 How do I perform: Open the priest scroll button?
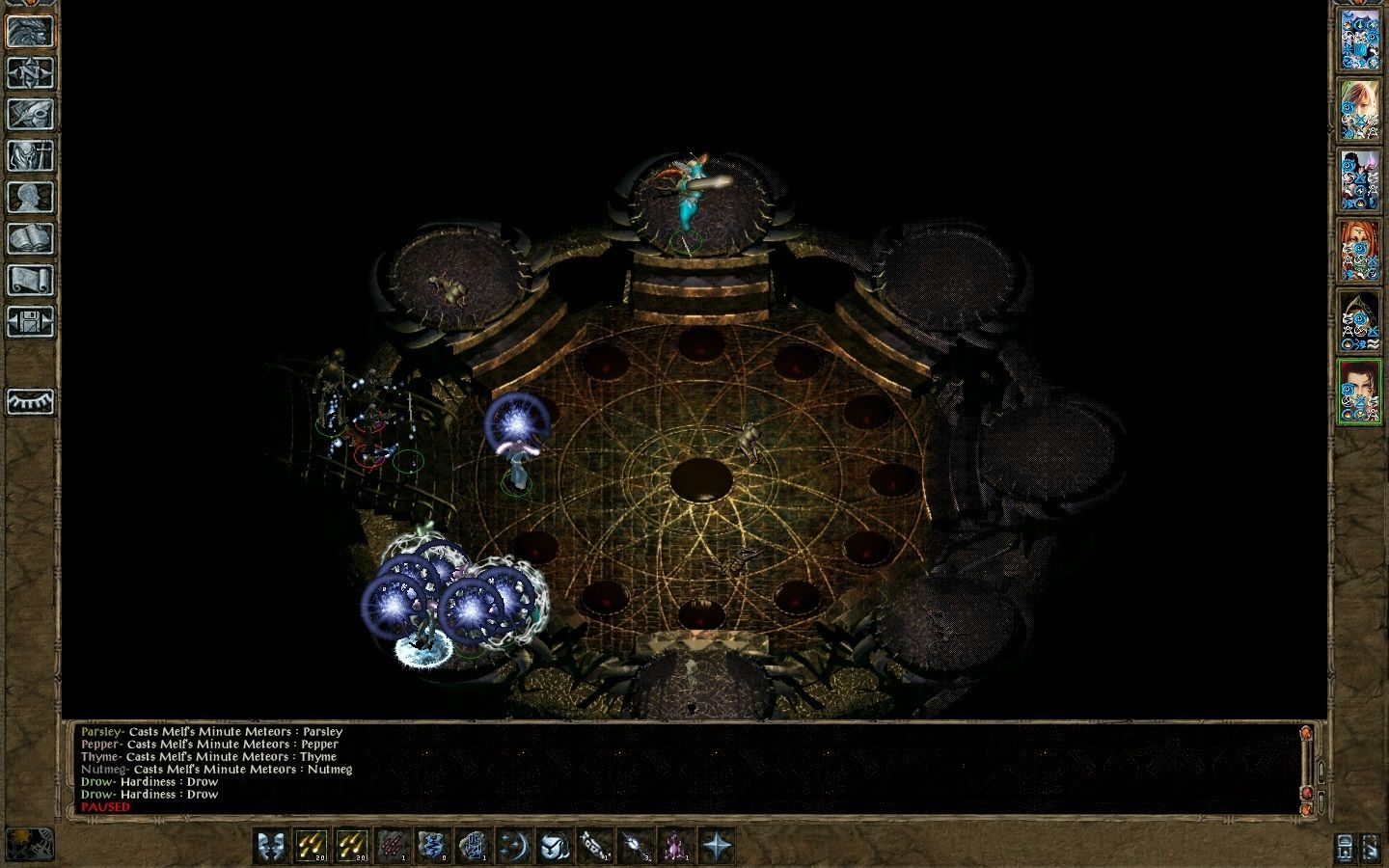tap(30, 280)
